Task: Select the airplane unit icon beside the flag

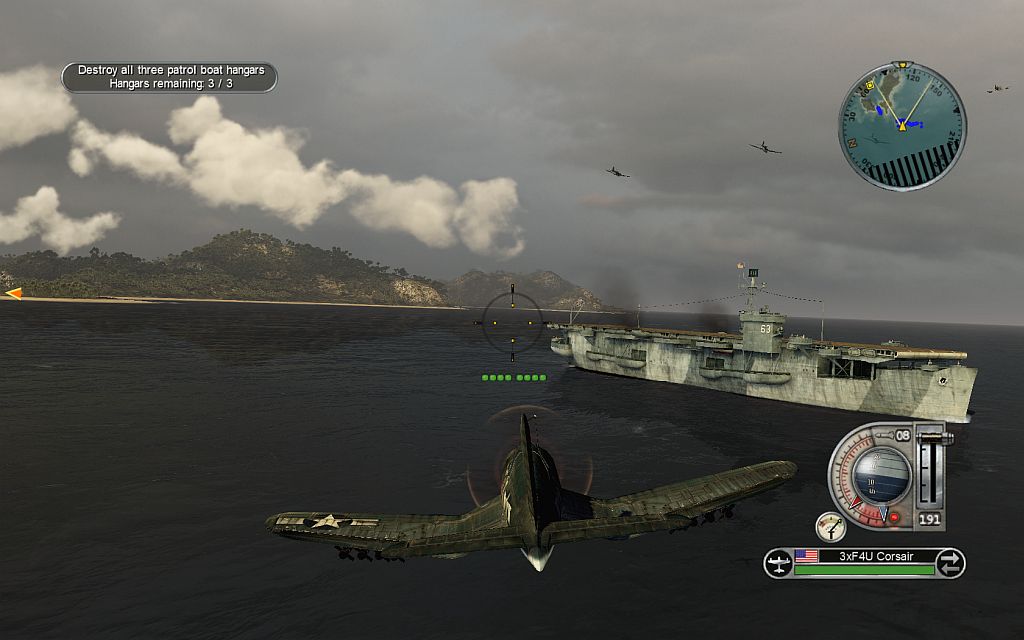Action: (778, 563)
